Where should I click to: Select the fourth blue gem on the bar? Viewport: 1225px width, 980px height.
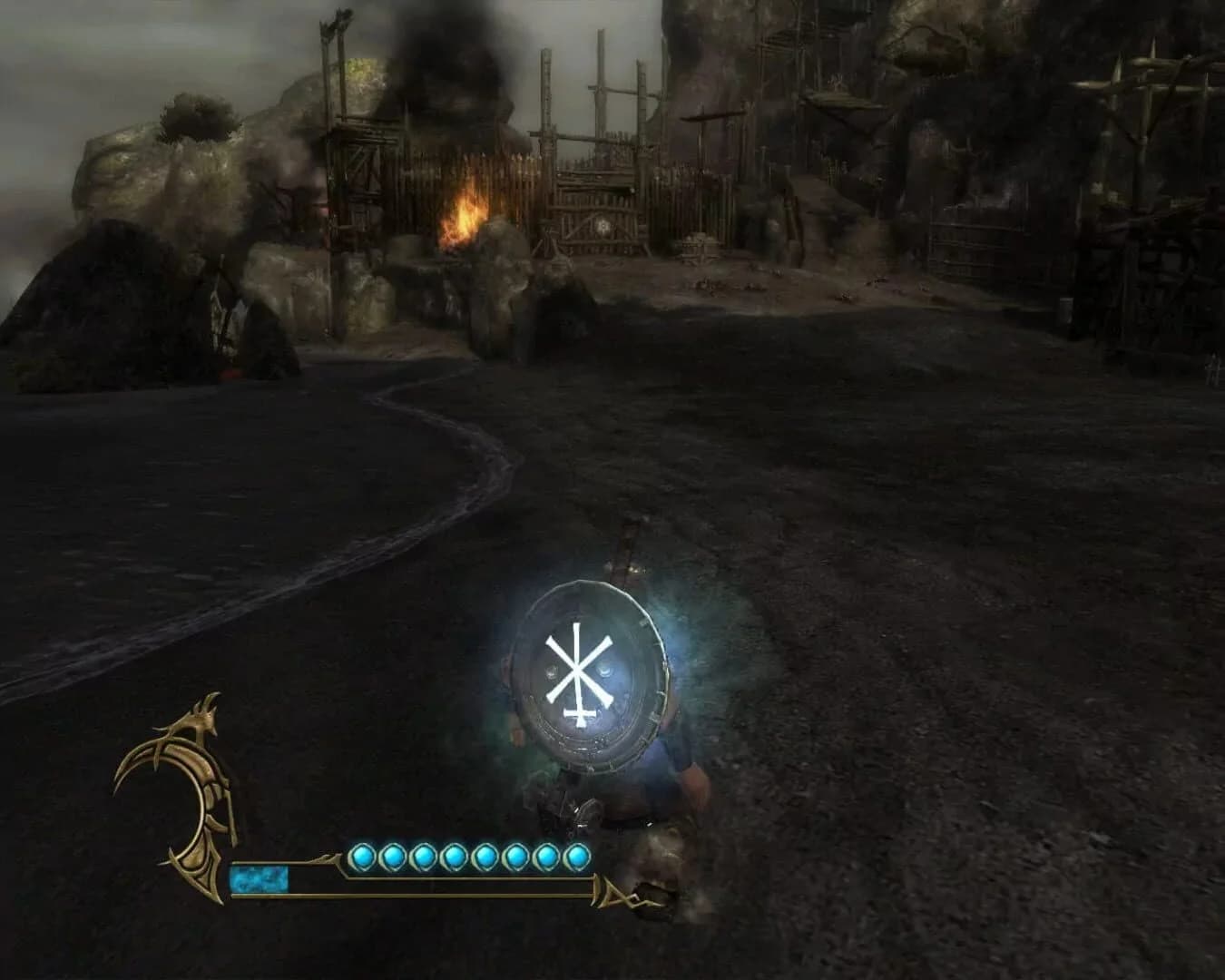pos(452,855)
